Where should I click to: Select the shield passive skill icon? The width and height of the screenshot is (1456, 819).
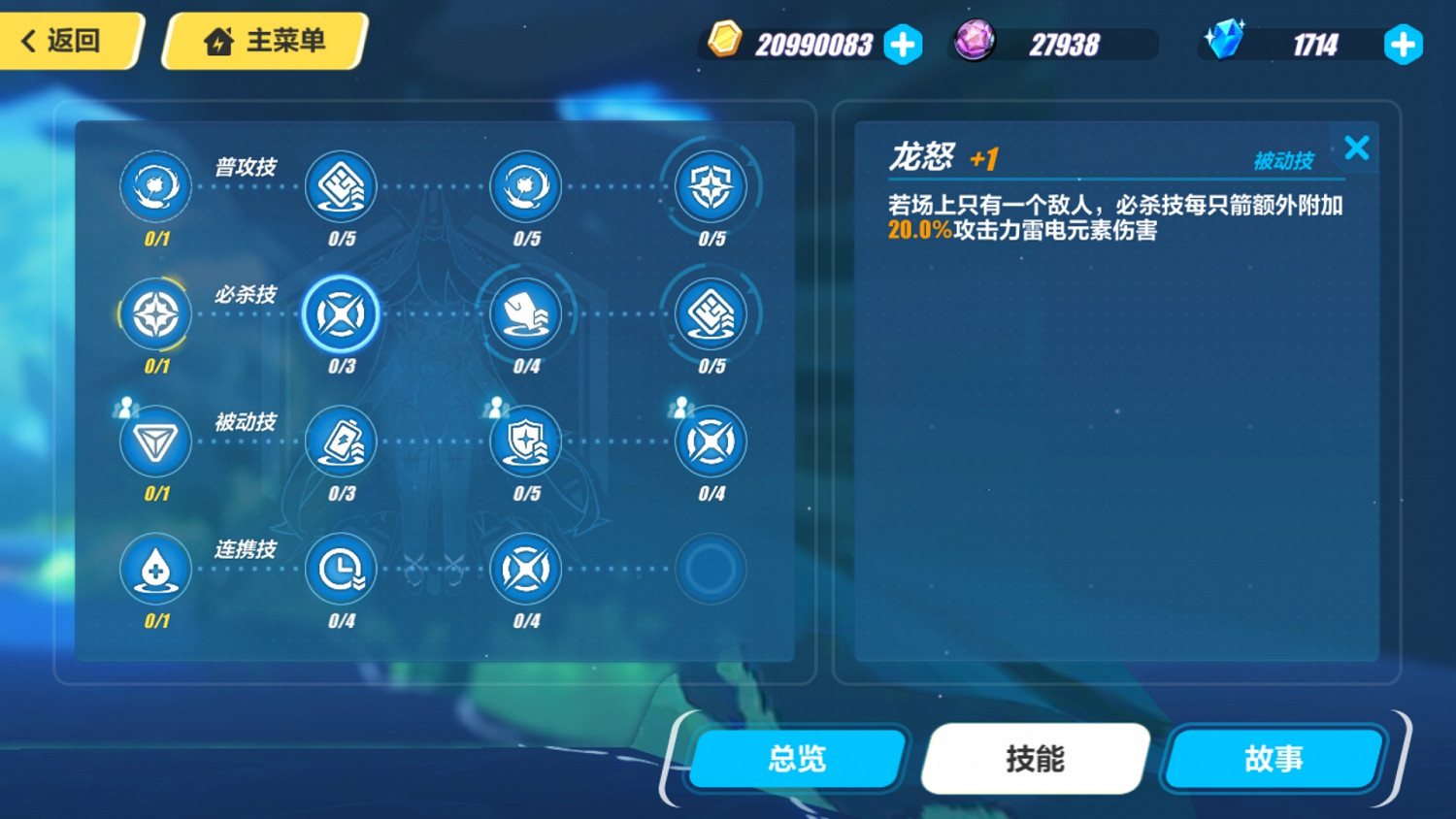point(525,442)
